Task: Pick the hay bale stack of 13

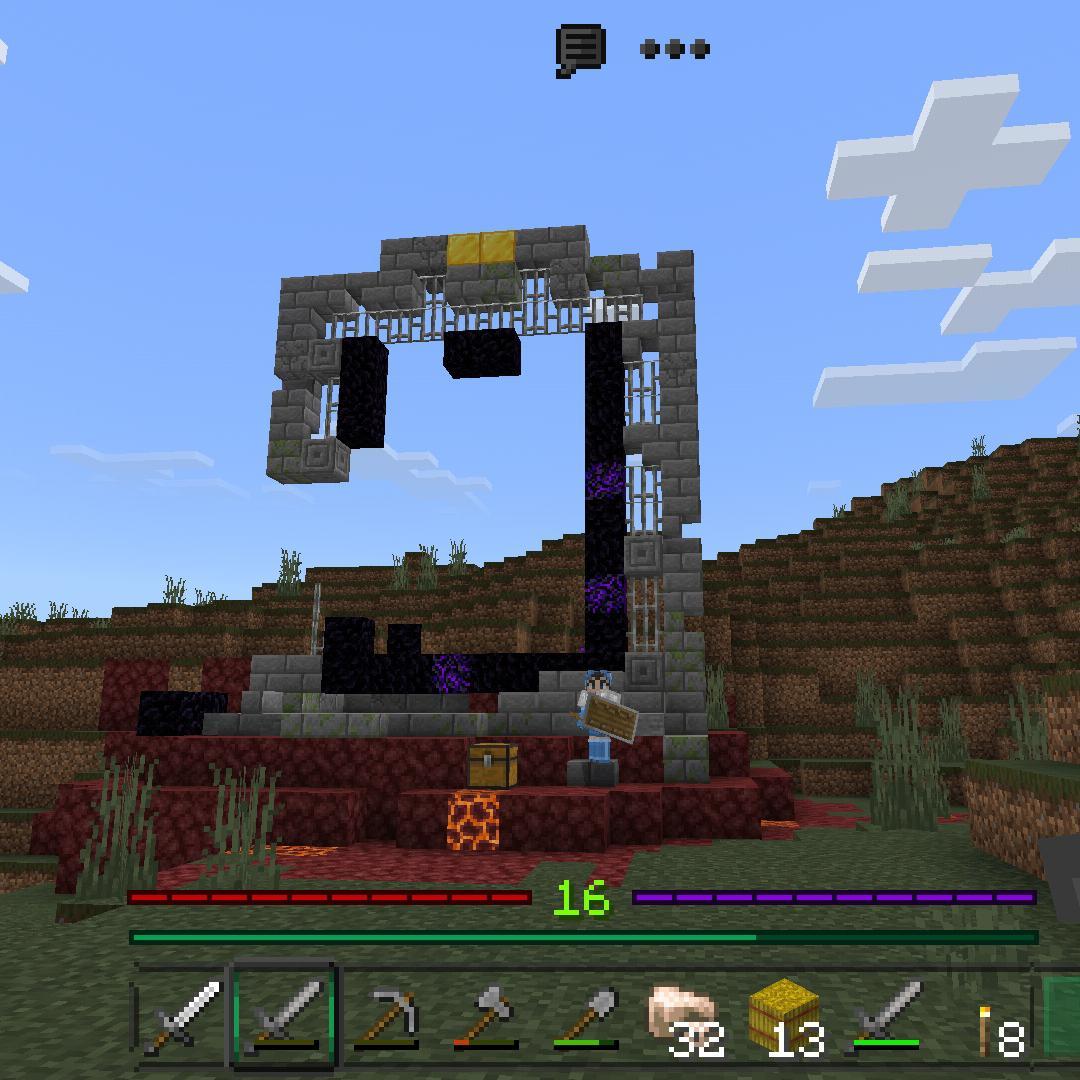Action: pyautogui.click(x=787, y=1016)
